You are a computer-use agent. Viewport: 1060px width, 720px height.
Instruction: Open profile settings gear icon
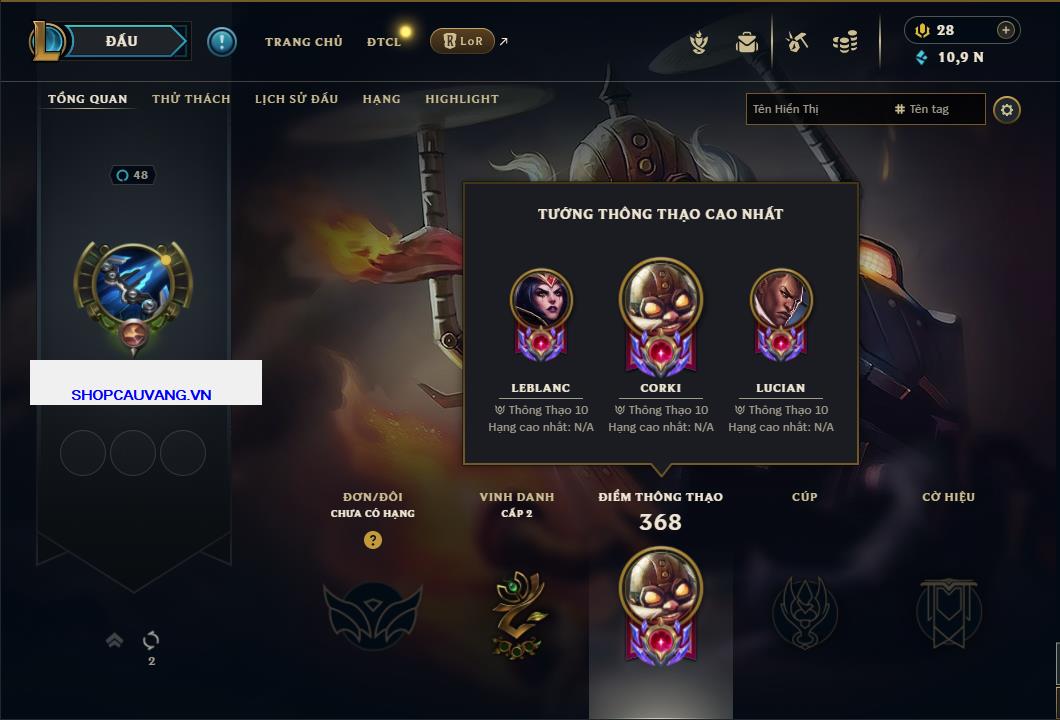click(1007, 109)
